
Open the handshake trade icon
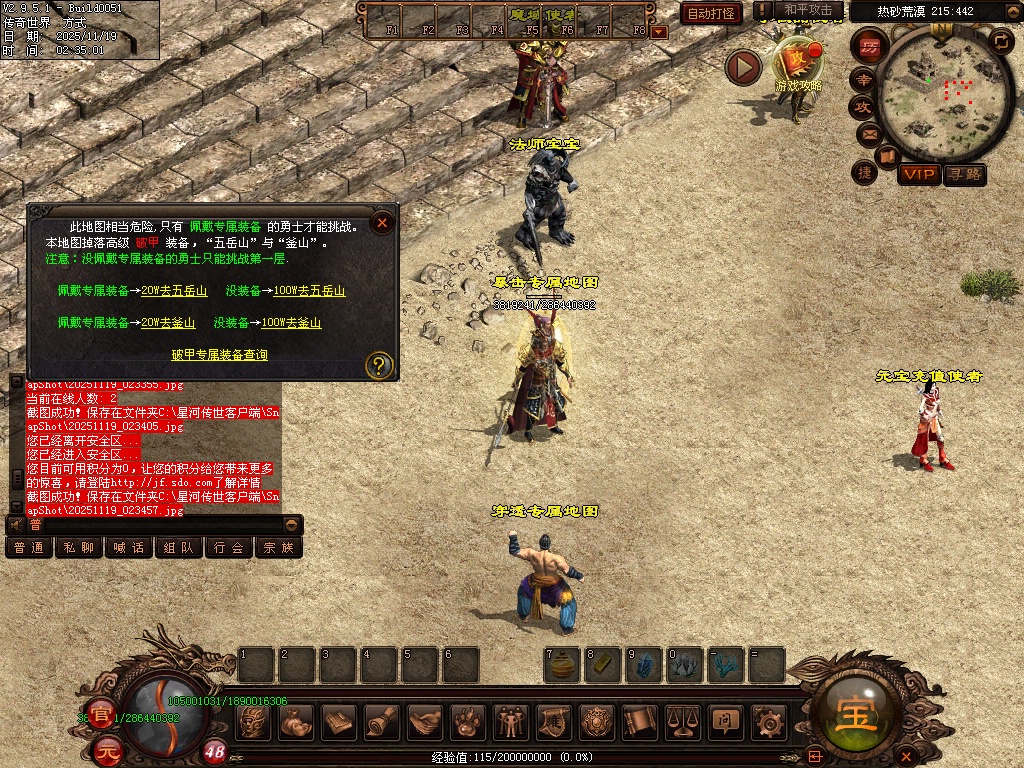(x=426, y=721)
